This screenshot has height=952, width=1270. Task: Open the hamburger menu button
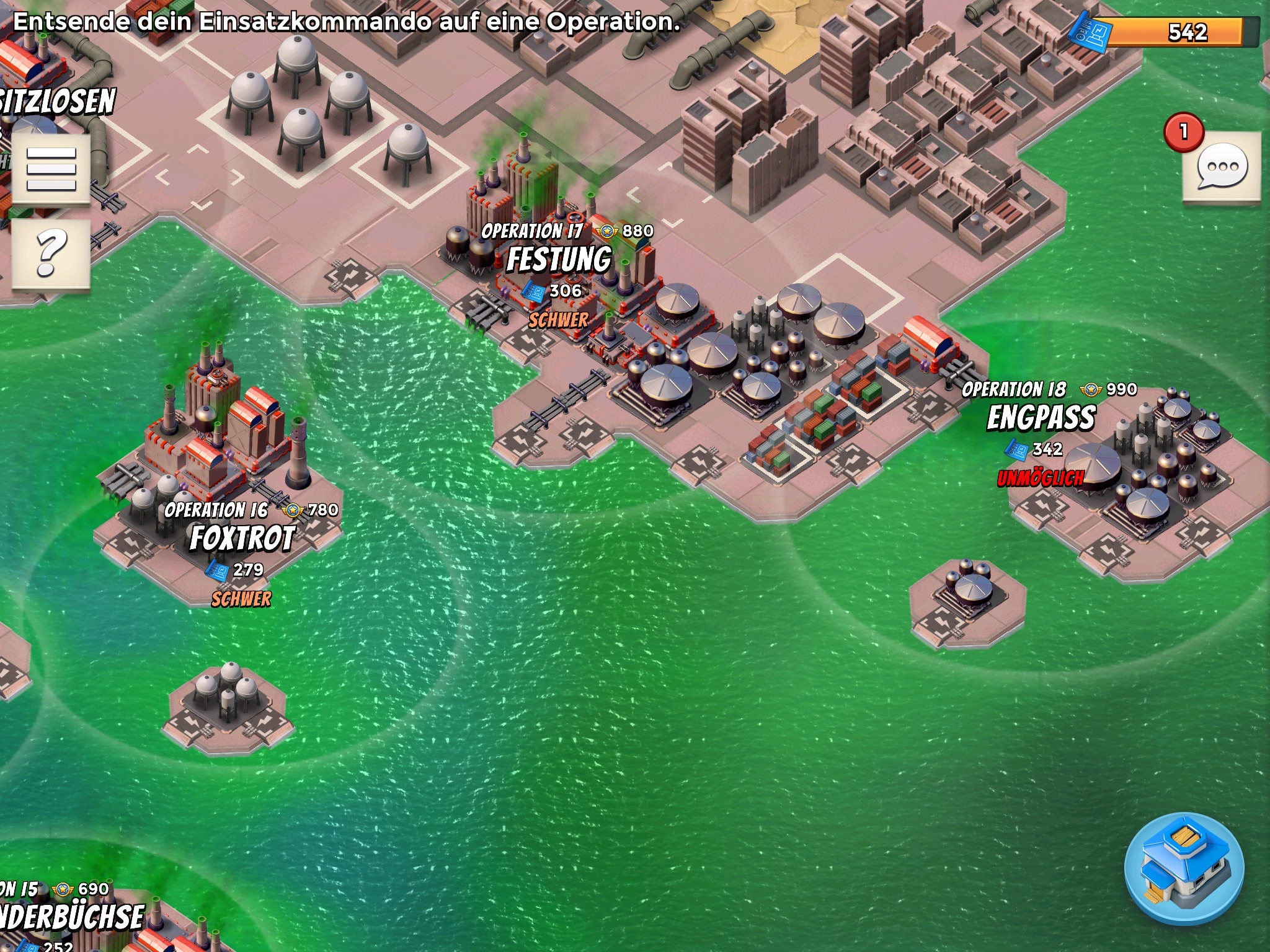(51, 168)
